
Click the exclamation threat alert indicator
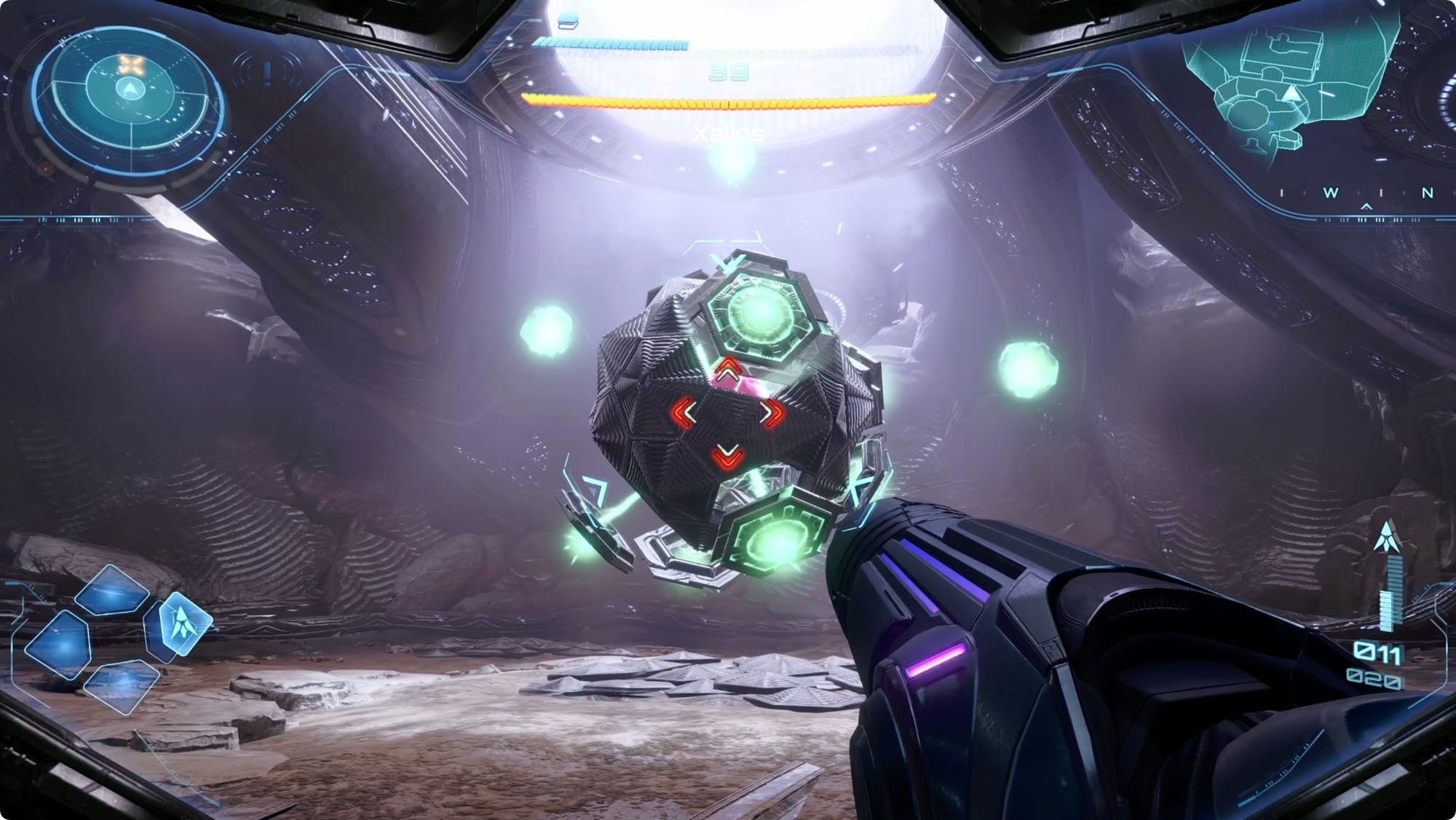(268, 72)
